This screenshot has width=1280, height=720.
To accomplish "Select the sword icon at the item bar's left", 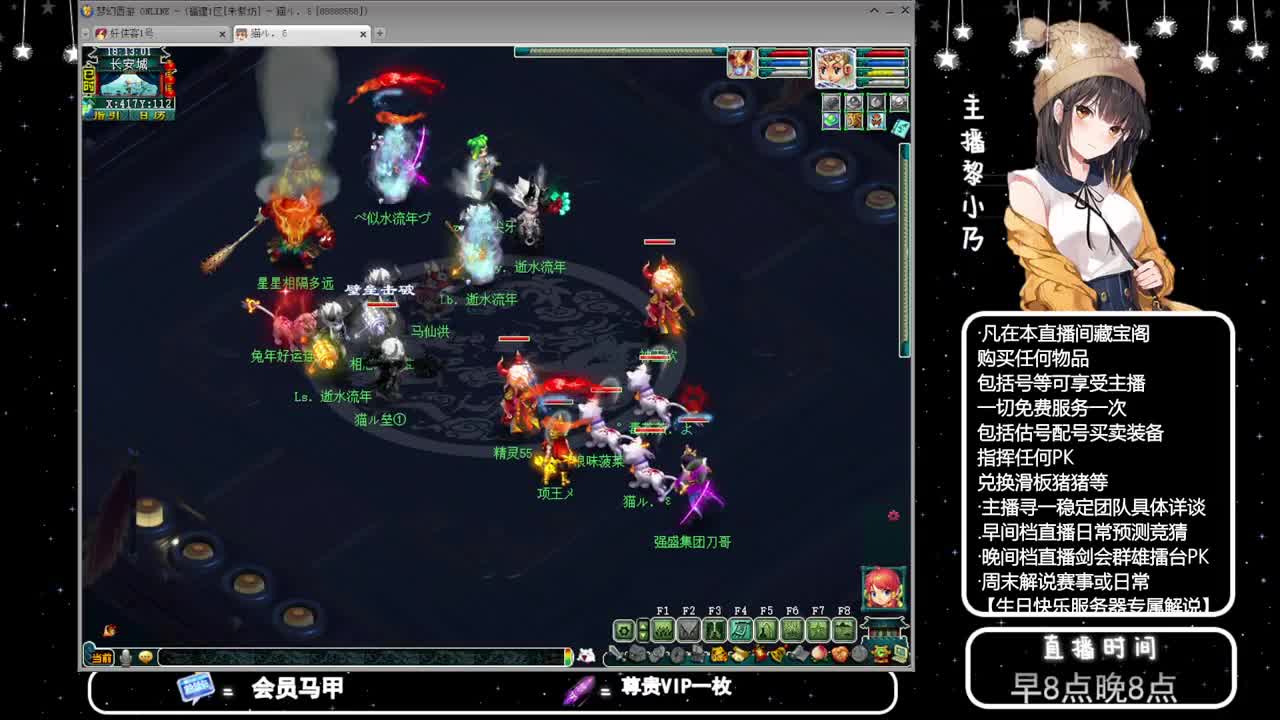I will click(x=617, y=653).
